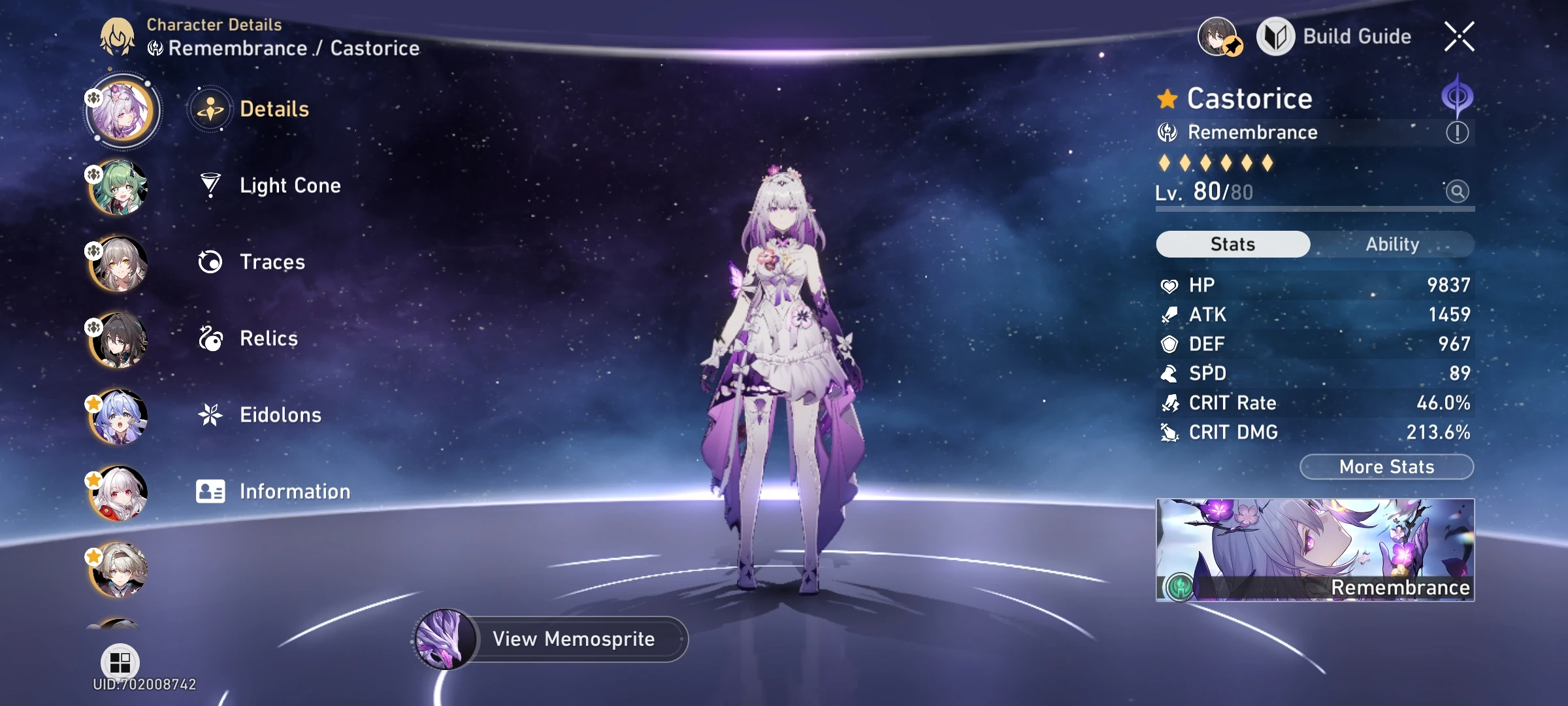This screenshot has width=1568, height=706.
Task: Select the Stats tab
Action: coord(1232,243)
